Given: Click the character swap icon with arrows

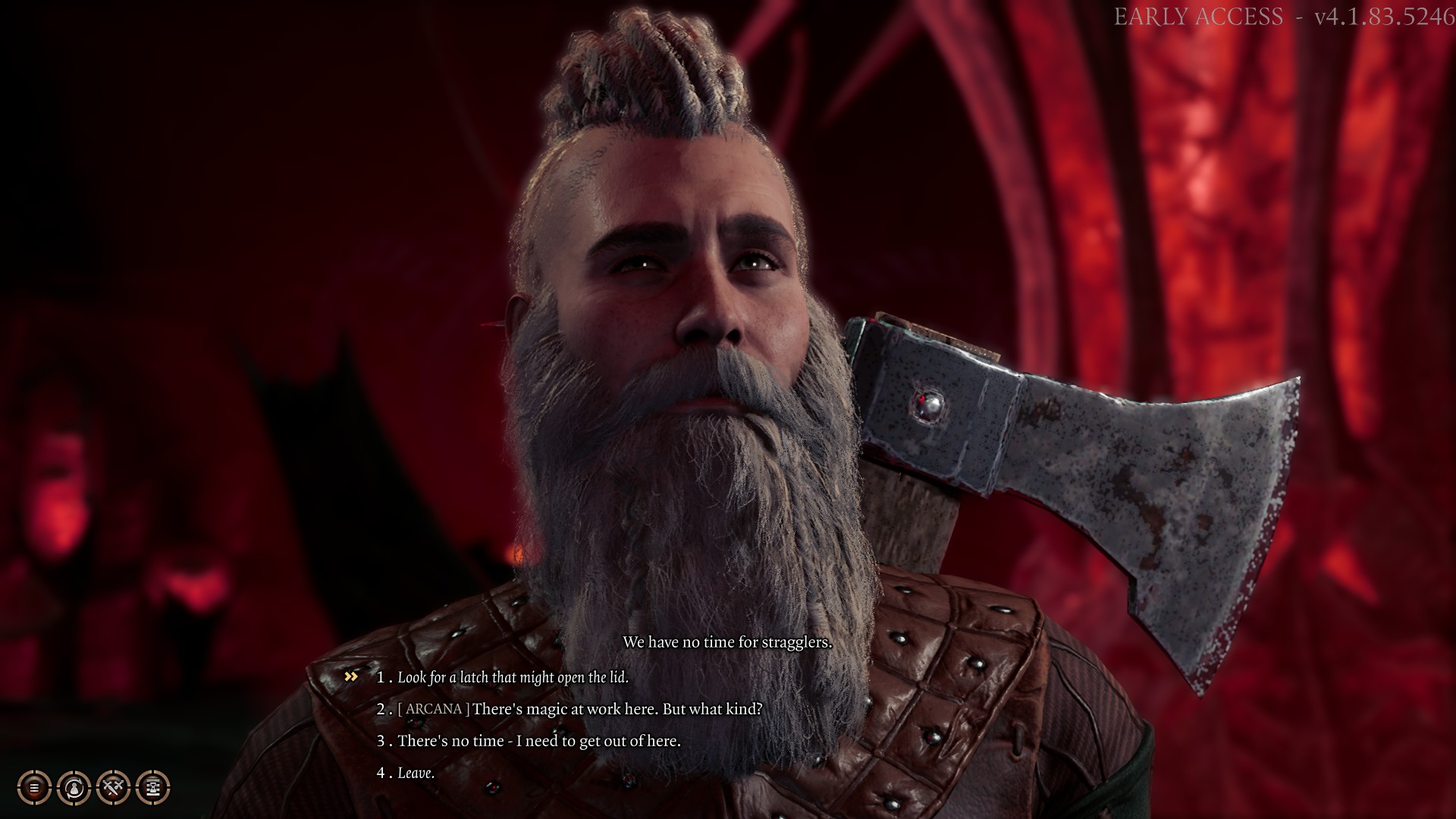Looking at the screenshot, I should 74,788.
